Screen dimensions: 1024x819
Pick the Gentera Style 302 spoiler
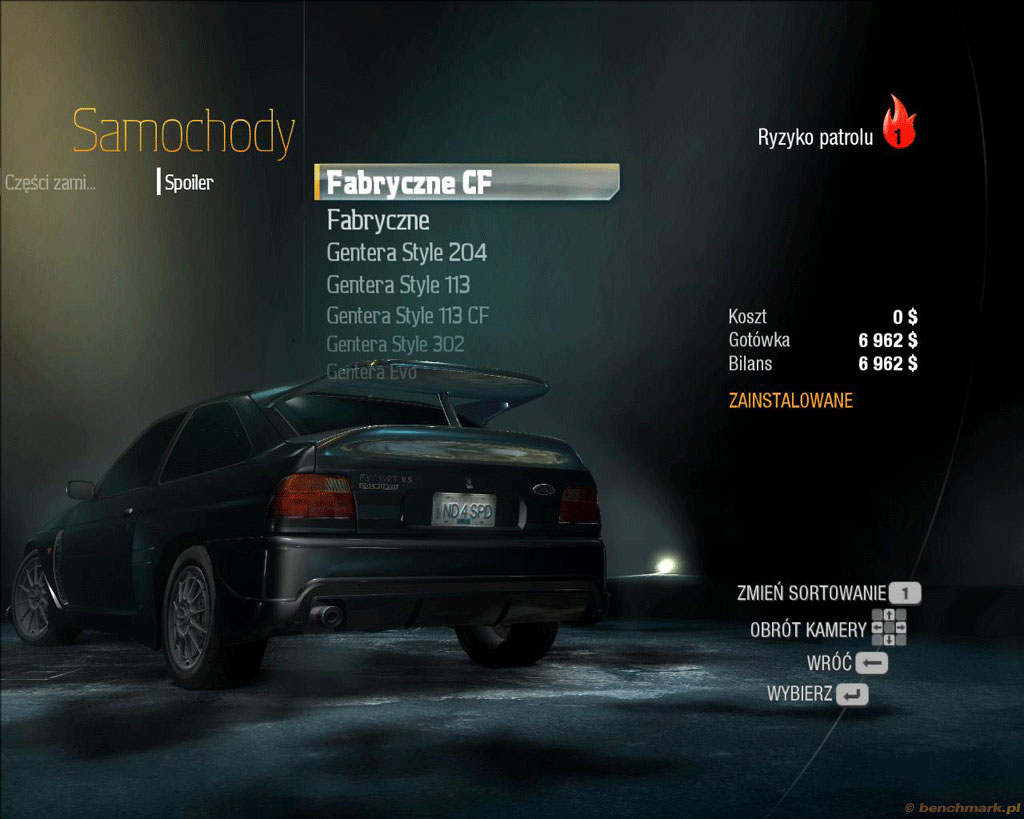tap(396, 345)
